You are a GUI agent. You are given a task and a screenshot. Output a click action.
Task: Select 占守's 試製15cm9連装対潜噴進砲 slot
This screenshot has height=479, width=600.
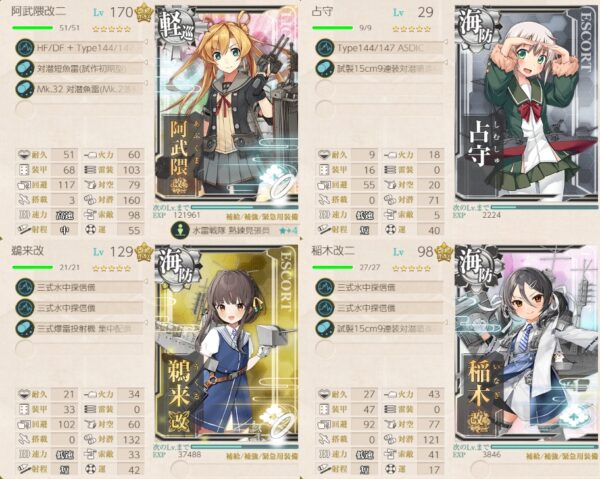[378, 68]
